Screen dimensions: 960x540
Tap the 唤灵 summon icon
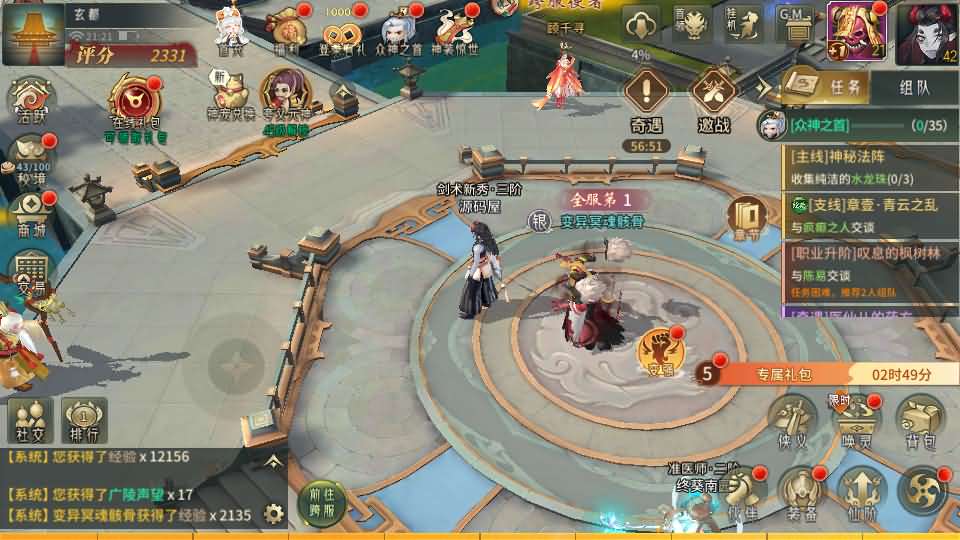855,421
